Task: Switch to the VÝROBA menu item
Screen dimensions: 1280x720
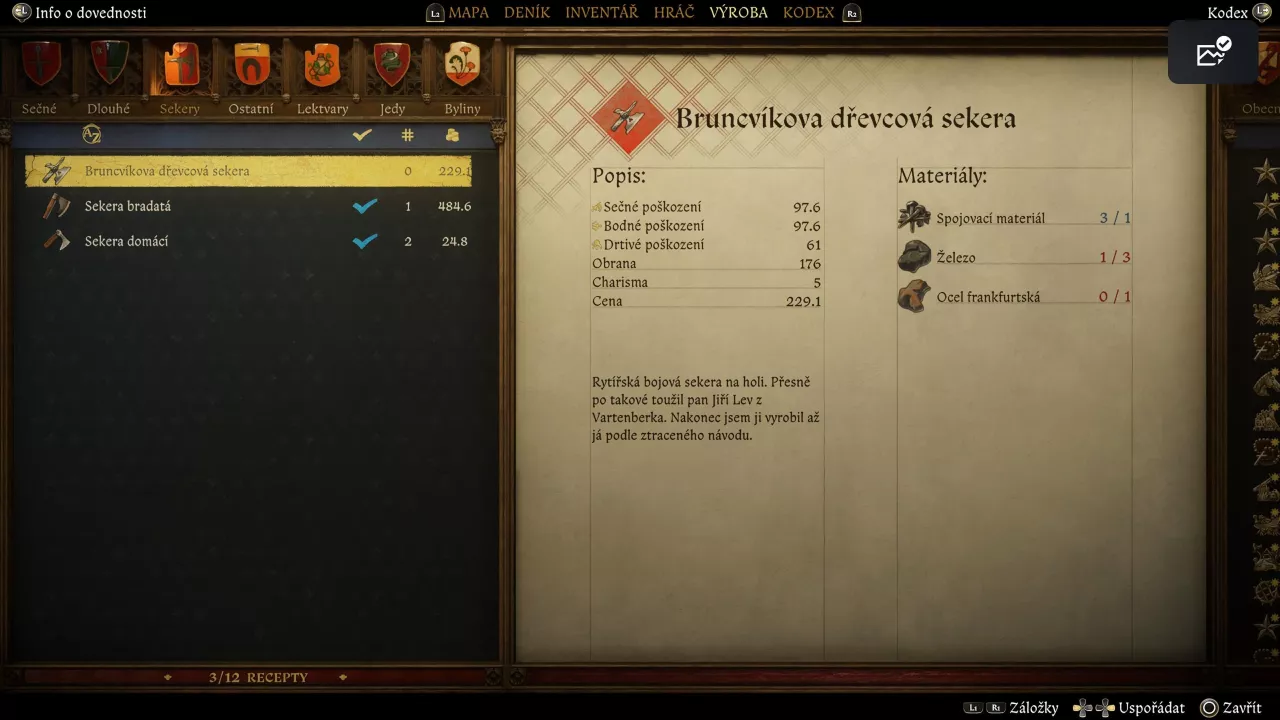Action: (x=738, y=12)
